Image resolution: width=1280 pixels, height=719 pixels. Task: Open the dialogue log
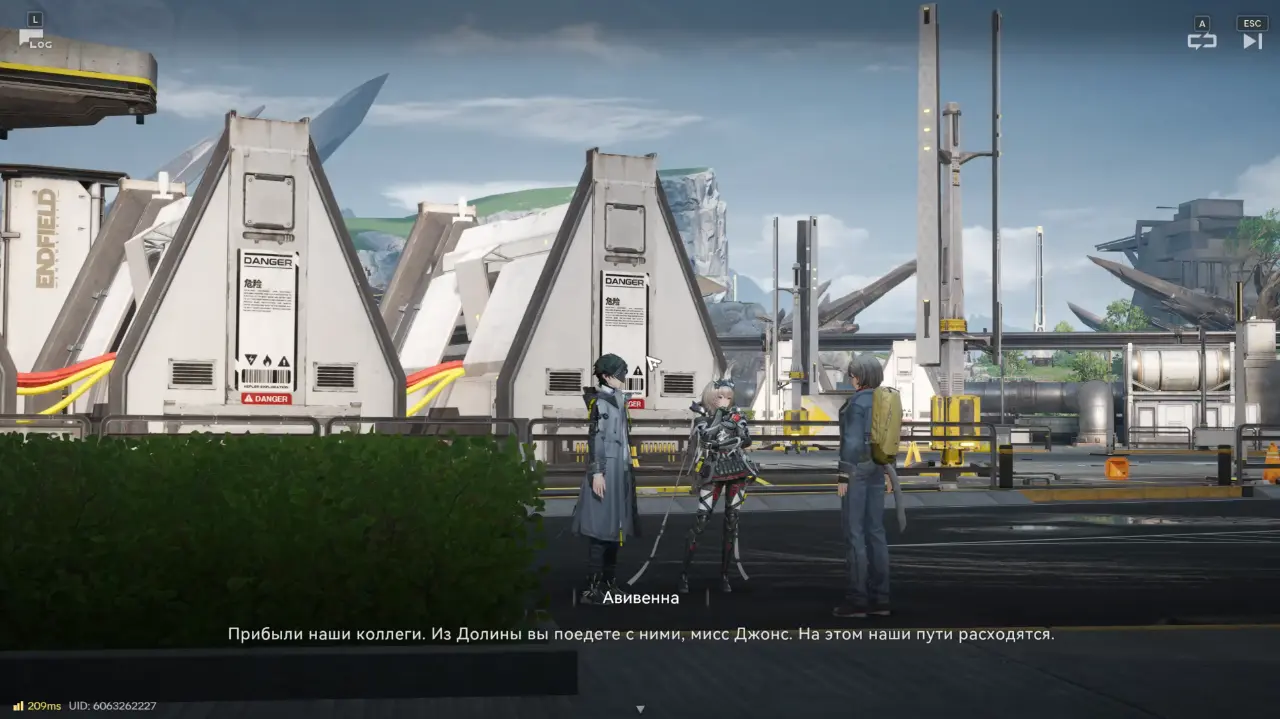[35, 38]
